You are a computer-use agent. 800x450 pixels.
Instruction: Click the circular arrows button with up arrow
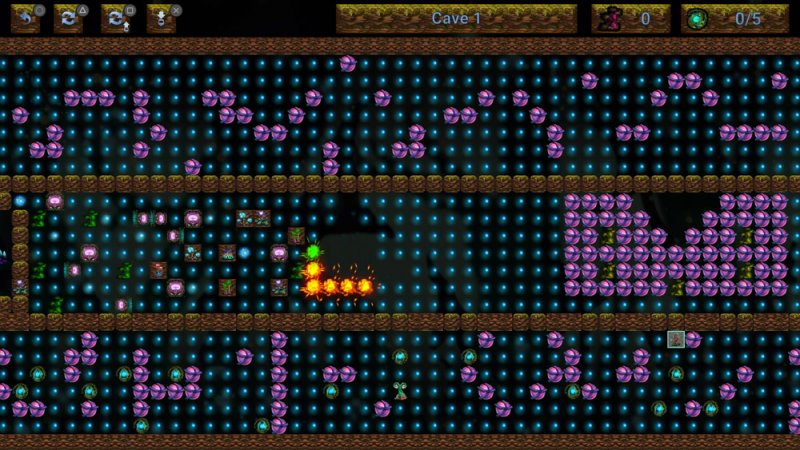pos(116,18)
